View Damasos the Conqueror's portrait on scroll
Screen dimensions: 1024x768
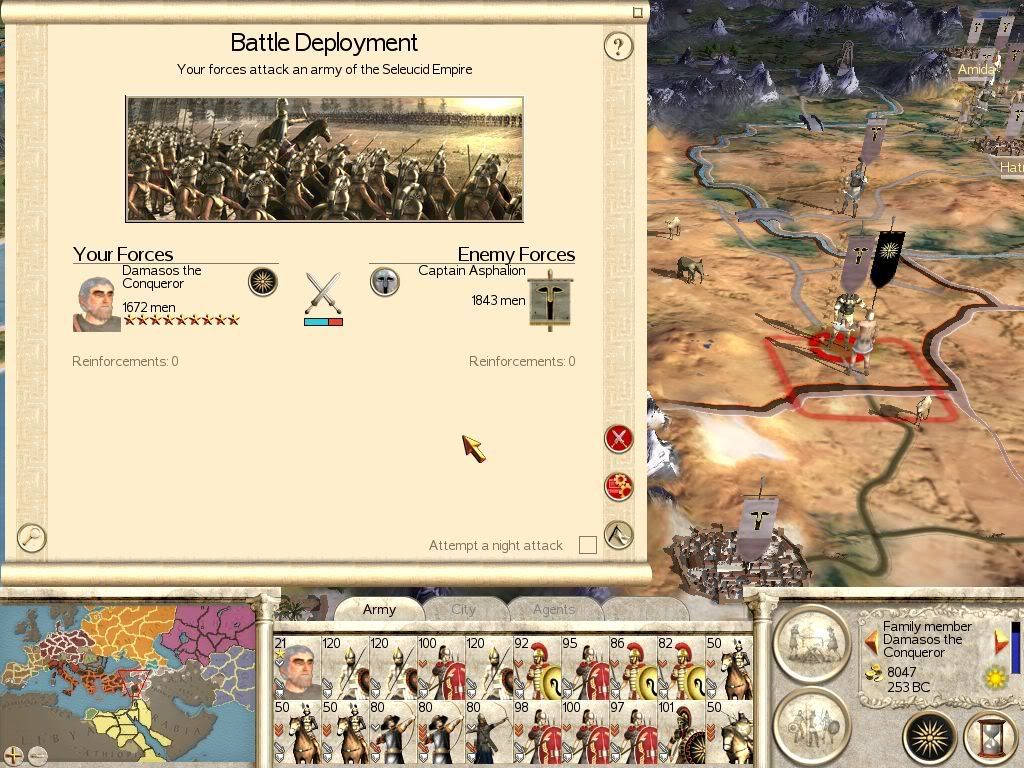(x=96, y=304)
